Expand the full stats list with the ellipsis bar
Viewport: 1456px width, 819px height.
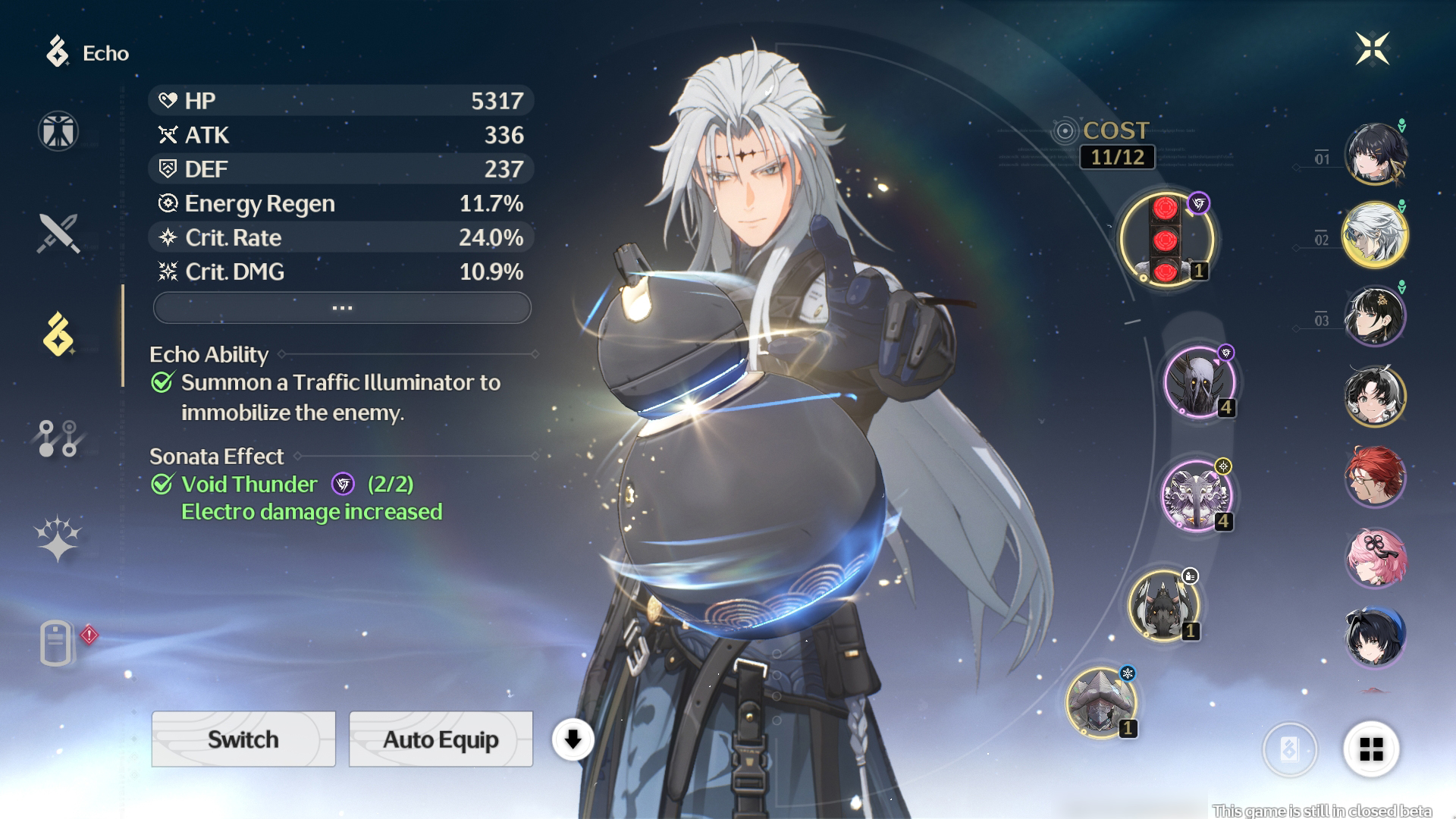coord(342,308)
